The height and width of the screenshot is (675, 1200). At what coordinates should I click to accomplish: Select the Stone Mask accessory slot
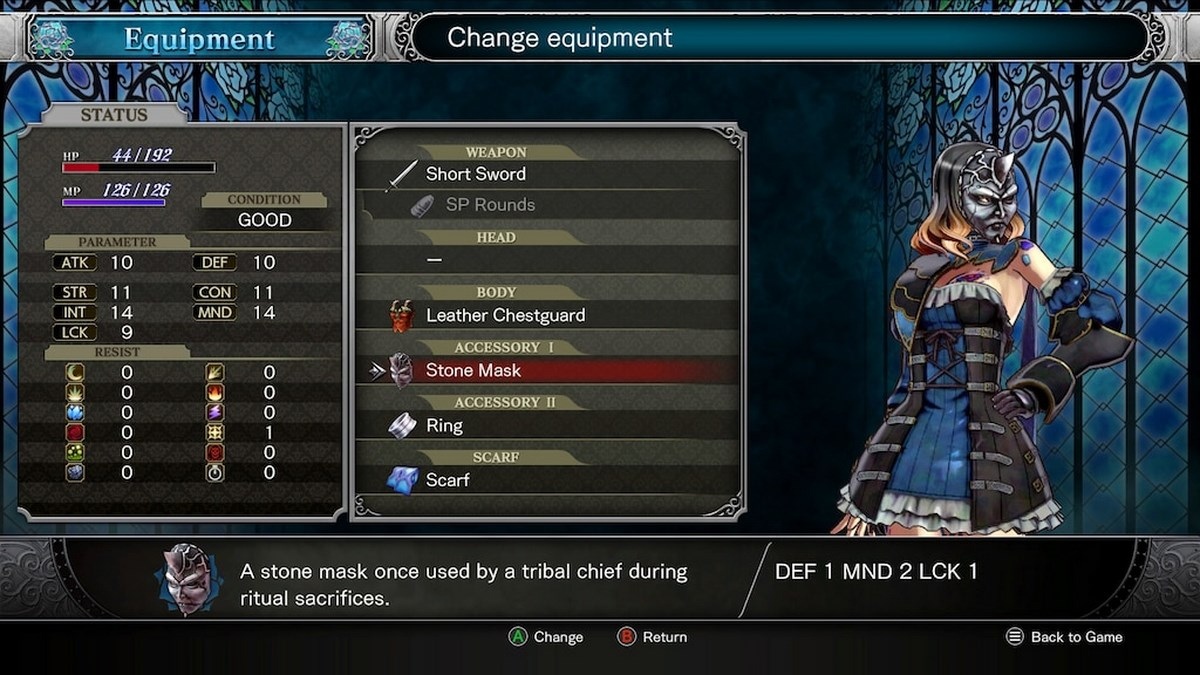point(473,370)
